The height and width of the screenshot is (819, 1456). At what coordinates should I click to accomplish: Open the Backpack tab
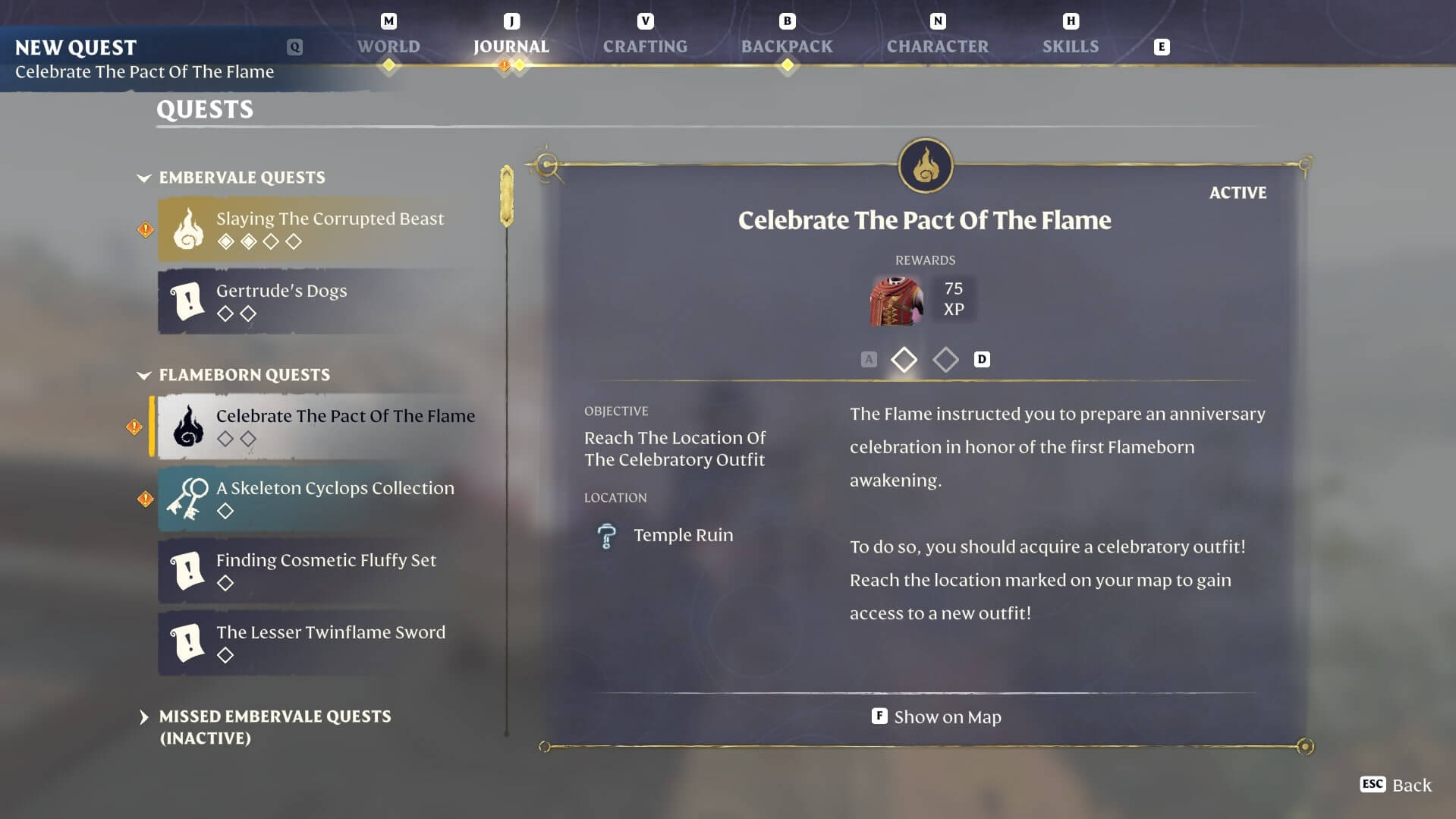point(787,46)
